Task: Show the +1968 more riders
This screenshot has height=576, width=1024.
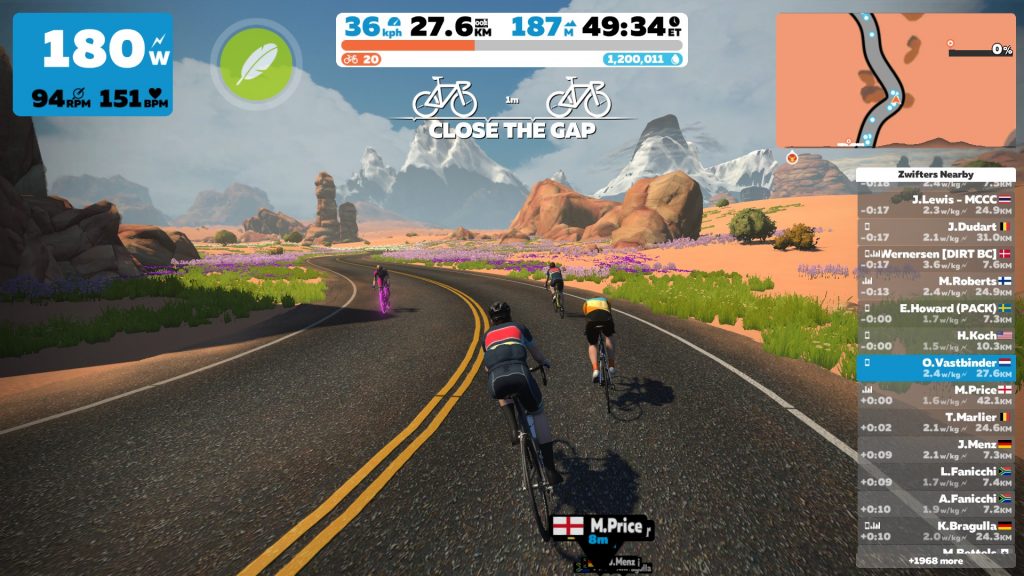Action: click(x=936, y=561)
